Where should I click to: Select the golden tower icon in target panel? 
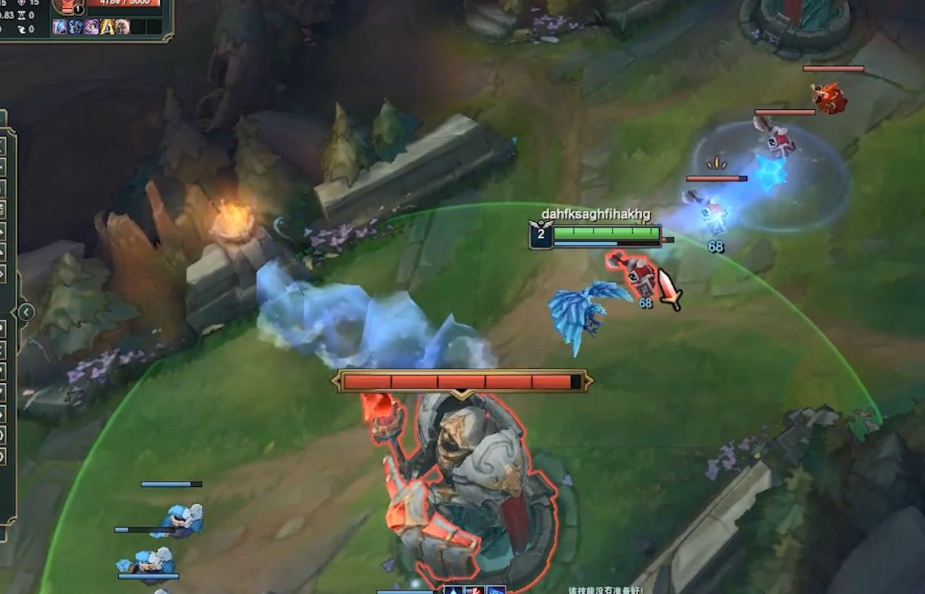pyautogui.click(x=107, y=27)
